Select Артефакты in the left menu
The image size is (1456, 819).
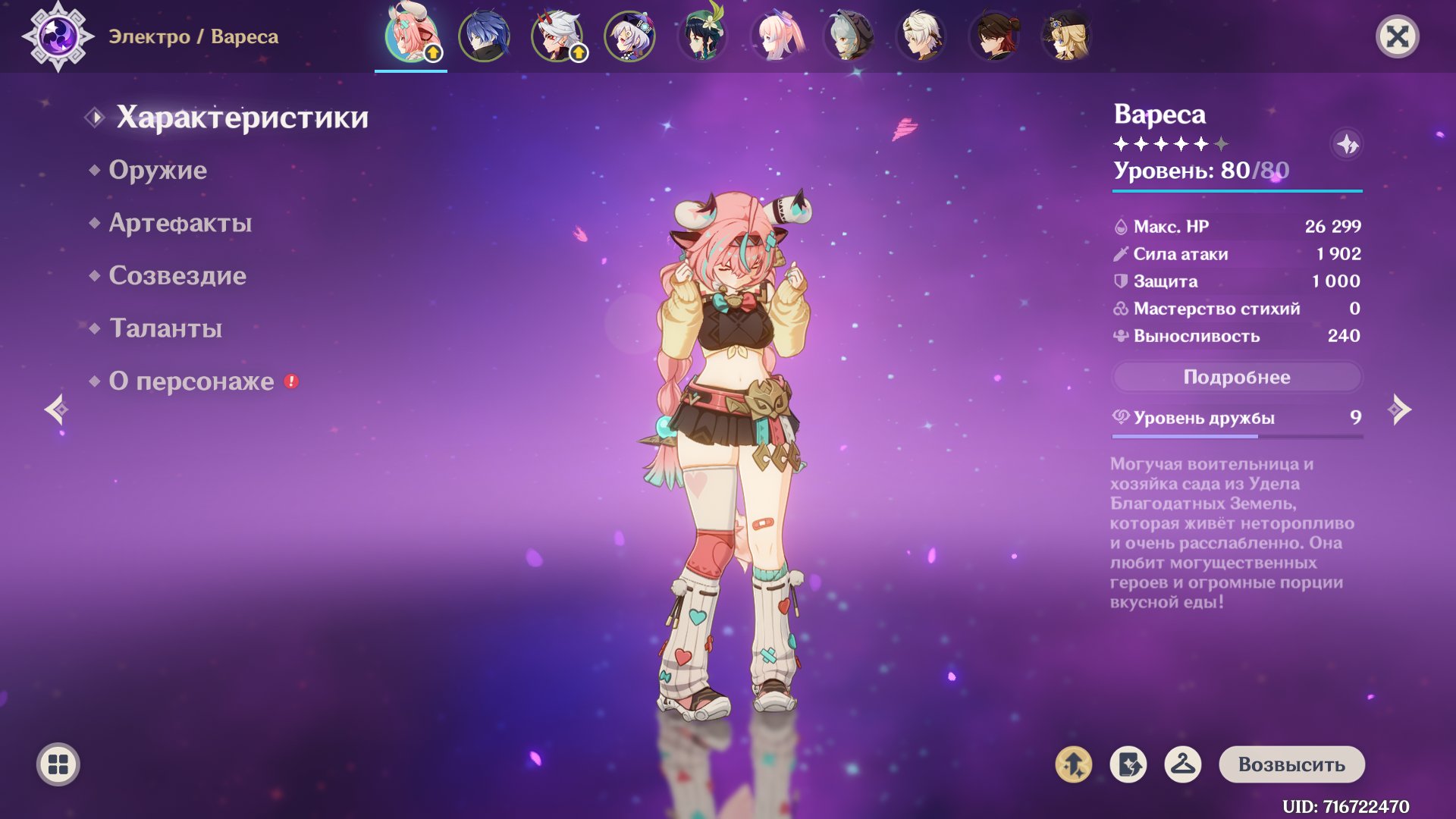180,223
